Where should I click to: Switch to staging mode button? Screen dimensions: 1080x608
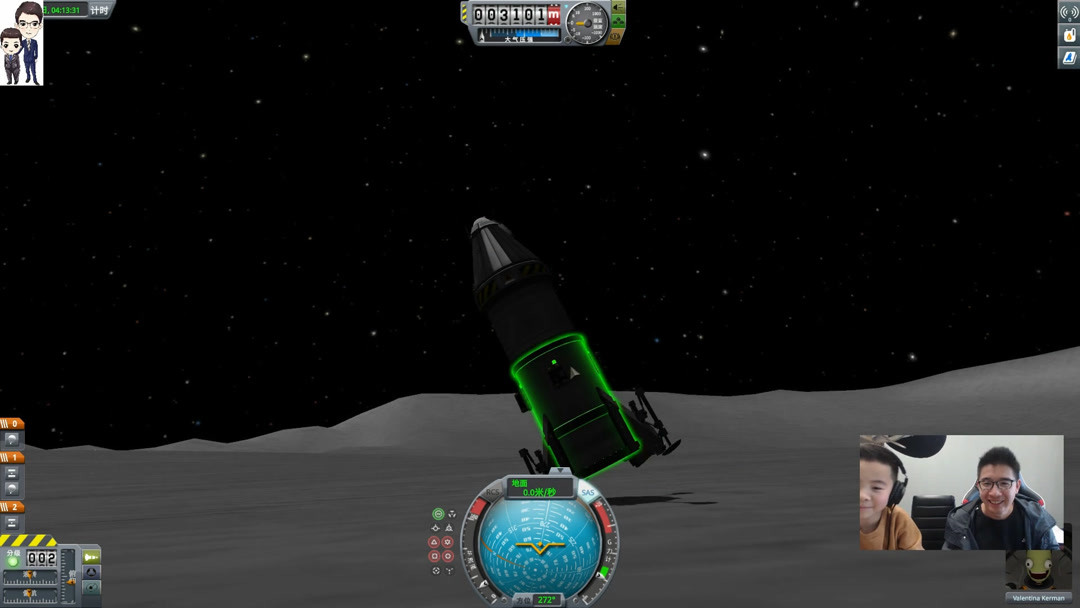pyautogui.click(x=91, y=556)
